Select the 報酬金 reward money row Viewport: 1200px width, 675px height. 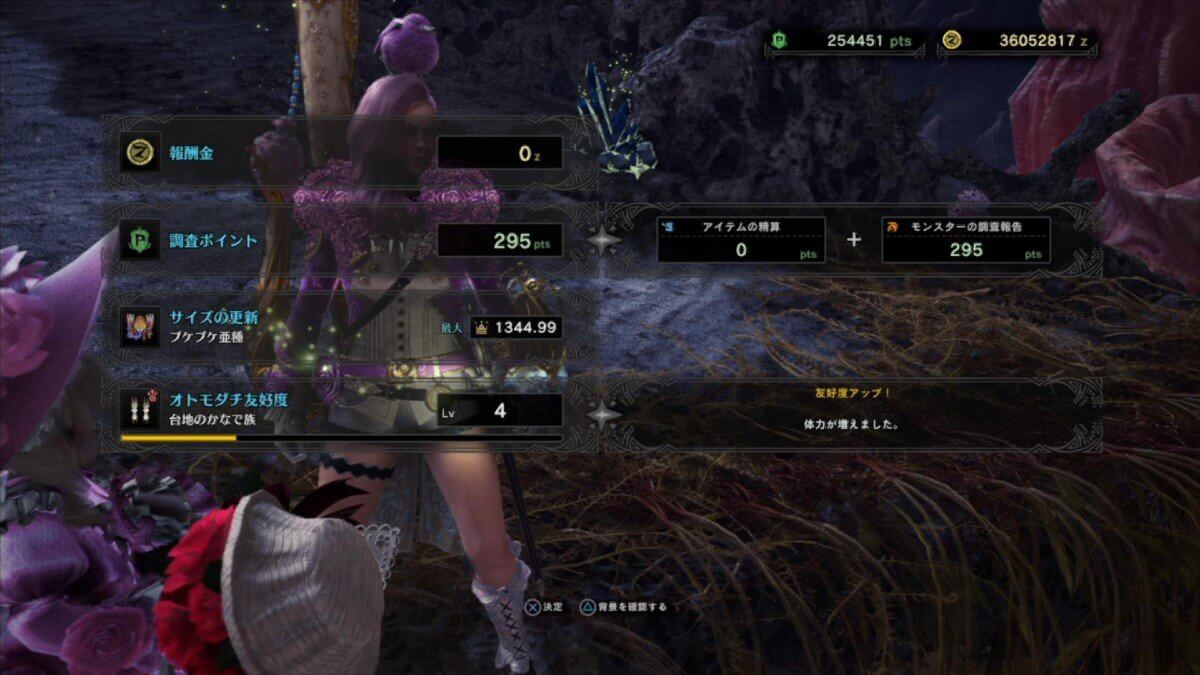[340, 153]
